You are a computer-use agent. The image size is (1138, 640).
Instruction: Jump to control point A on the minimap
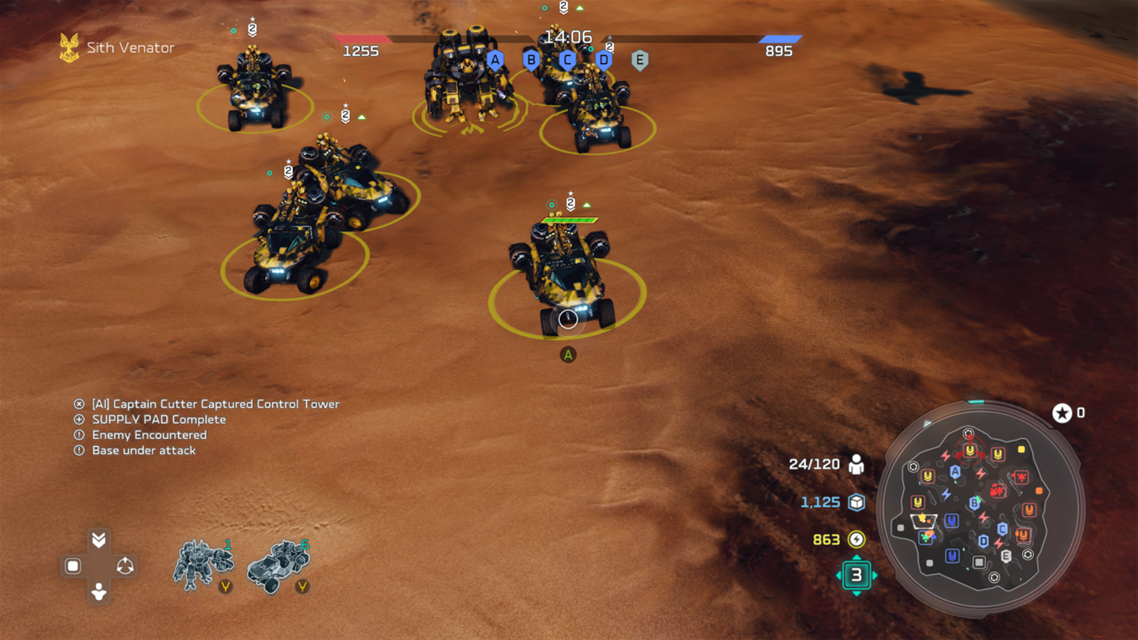[955, 472]
